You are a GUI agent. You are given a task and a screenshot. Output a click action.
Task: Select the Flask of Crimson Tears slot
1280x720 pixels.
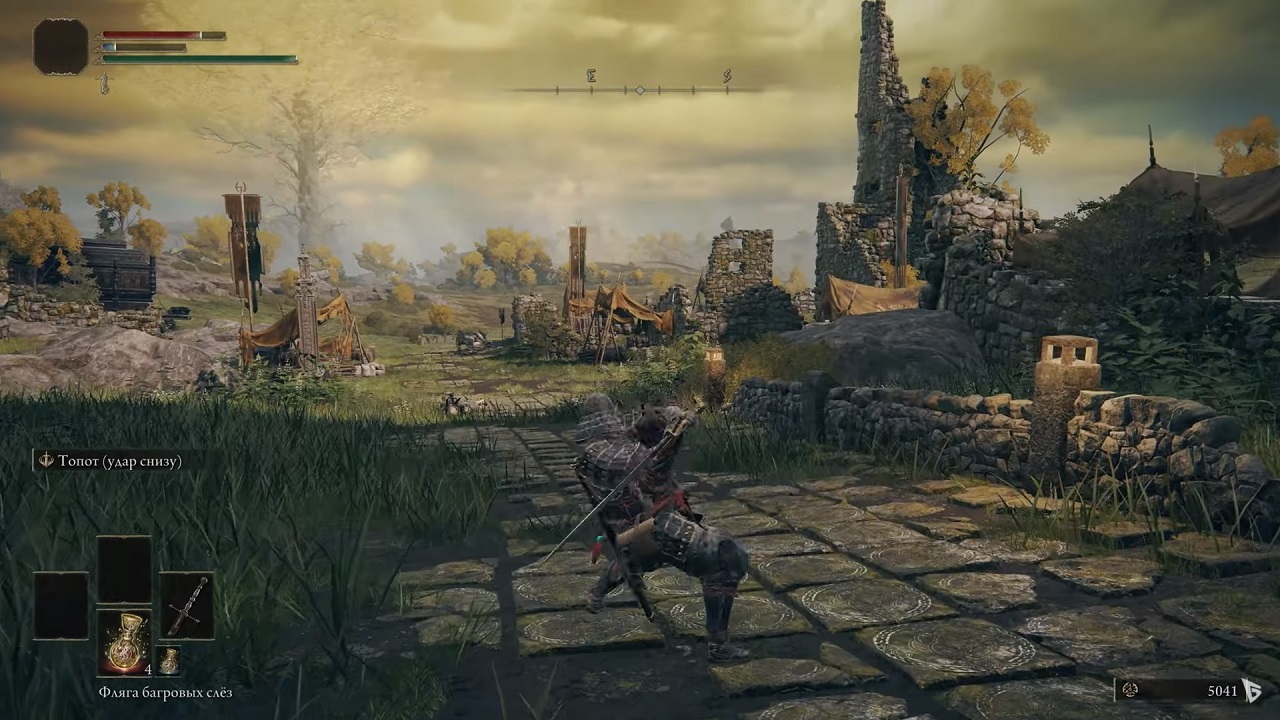coord(124,642)
